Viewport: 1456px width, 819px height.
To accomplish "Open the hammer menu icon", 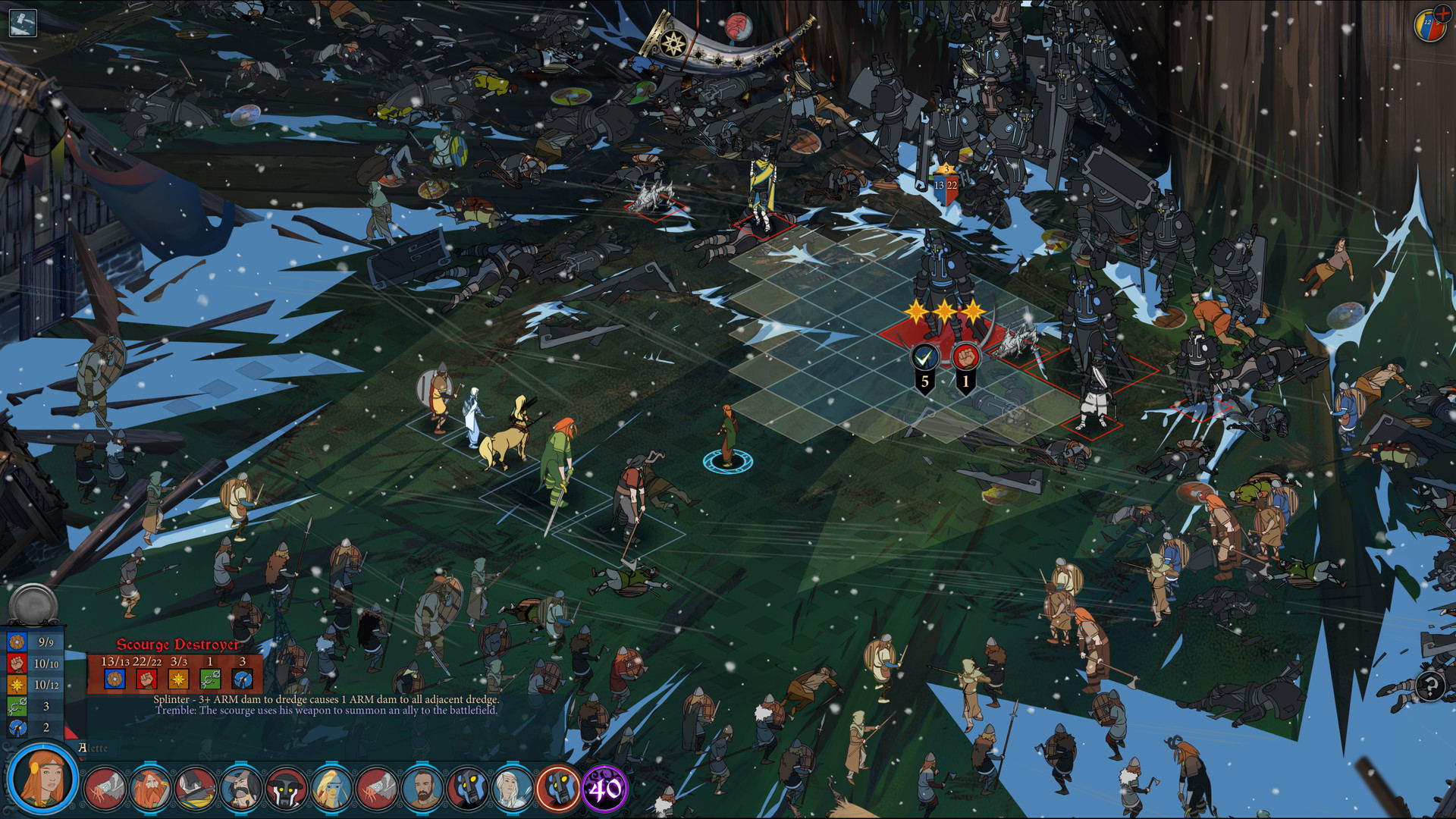I will (x=23, y=22).
